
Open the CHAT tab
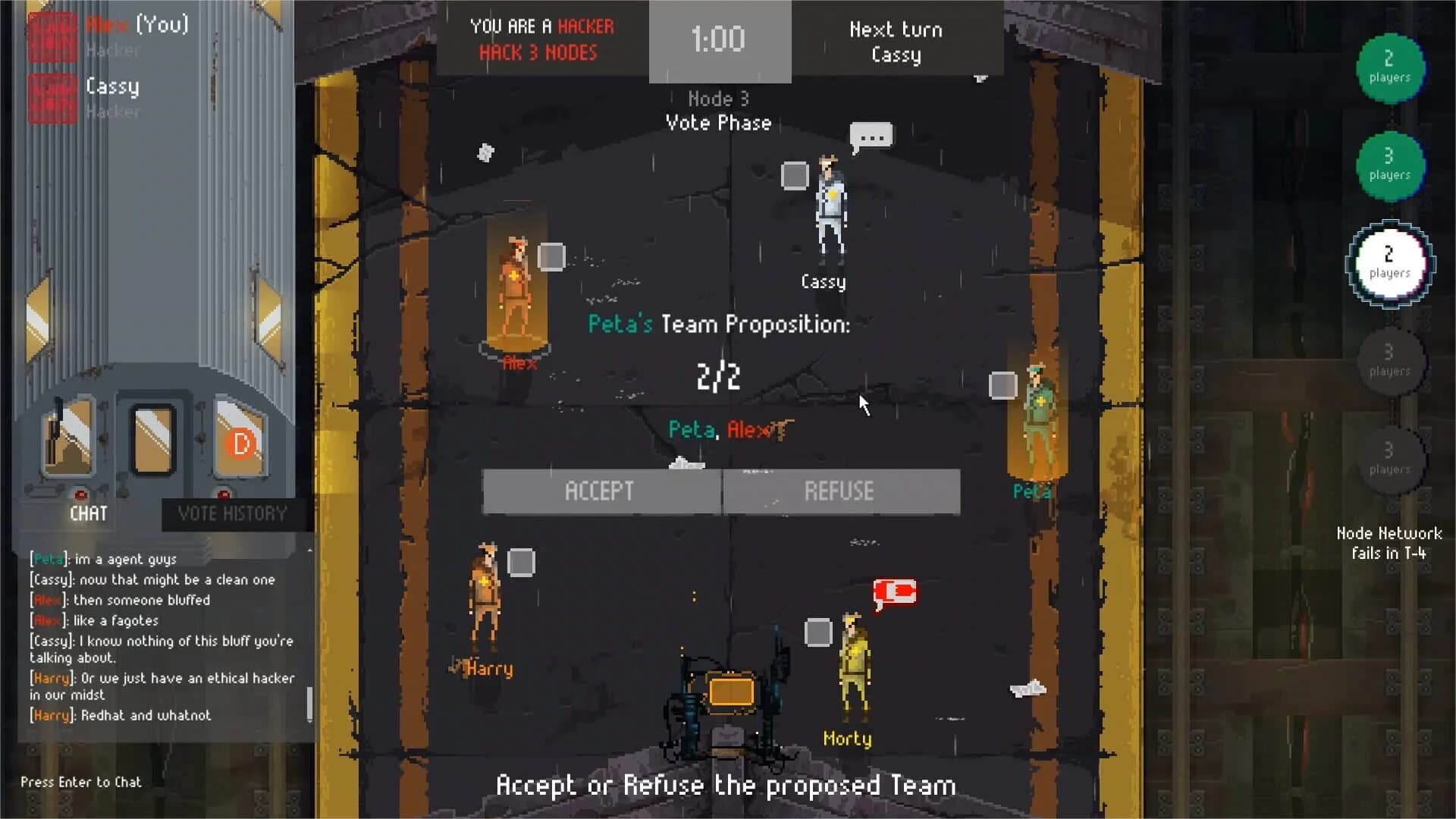[x=87, y=514]
